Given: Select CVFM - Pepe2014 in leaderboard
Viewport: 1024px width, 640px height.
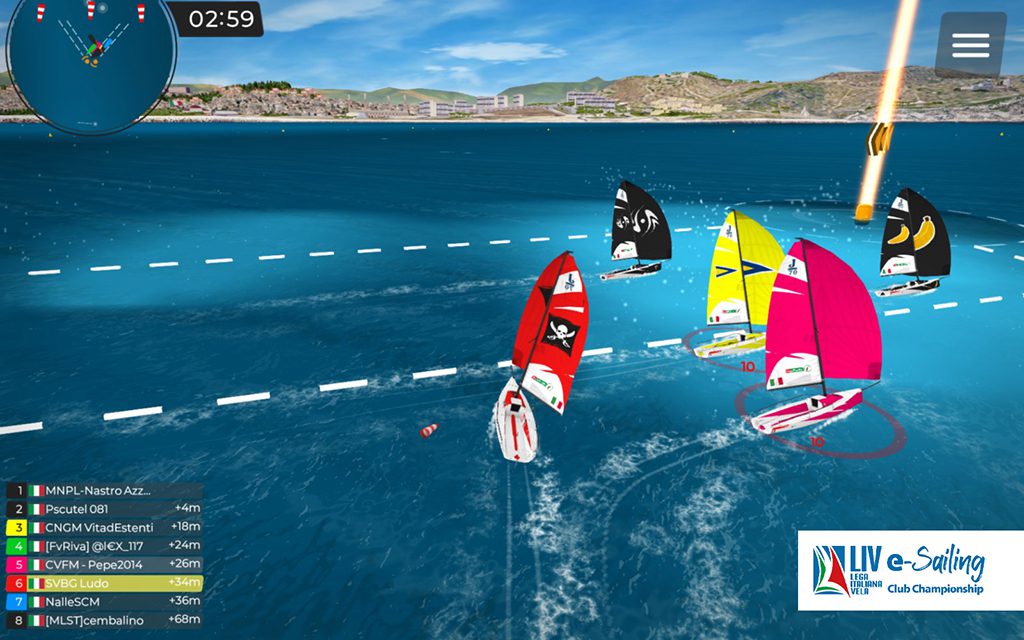Looking at the screenshot, I should [104, 564].
